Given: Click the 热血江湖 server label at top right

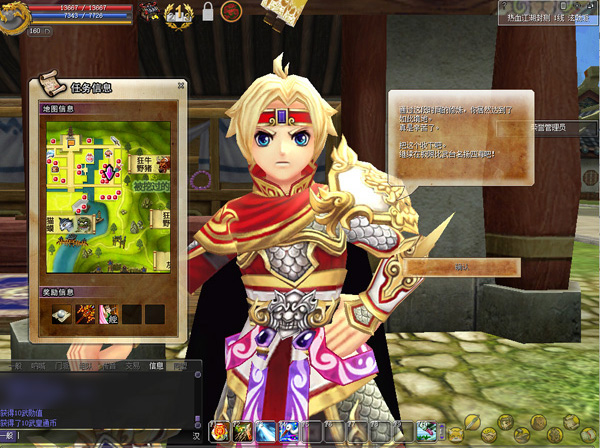Looking at the screenshot, I should (x=527, y=17).
